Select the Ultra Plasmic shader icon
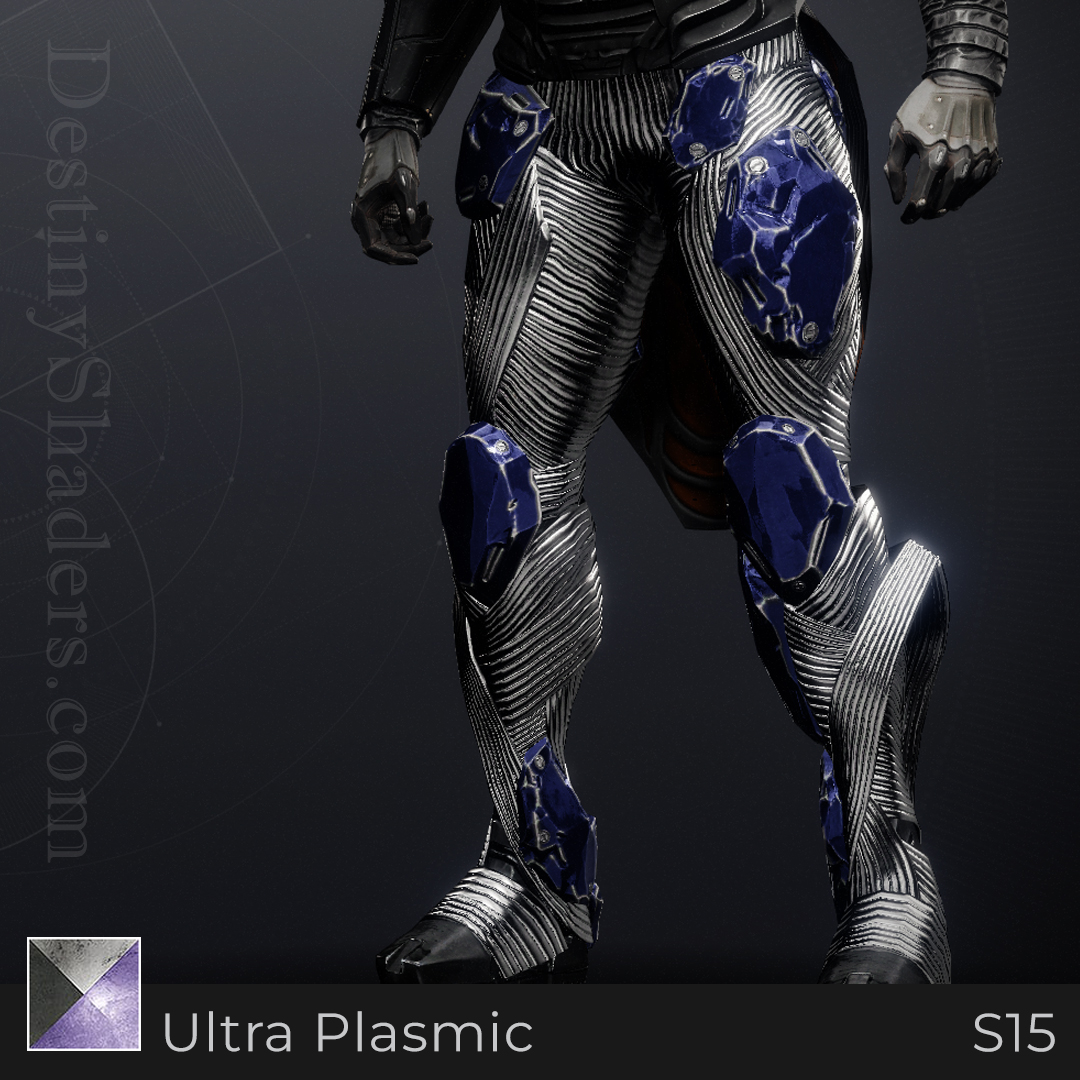1080x1080 pixels. tap(84, 993)
